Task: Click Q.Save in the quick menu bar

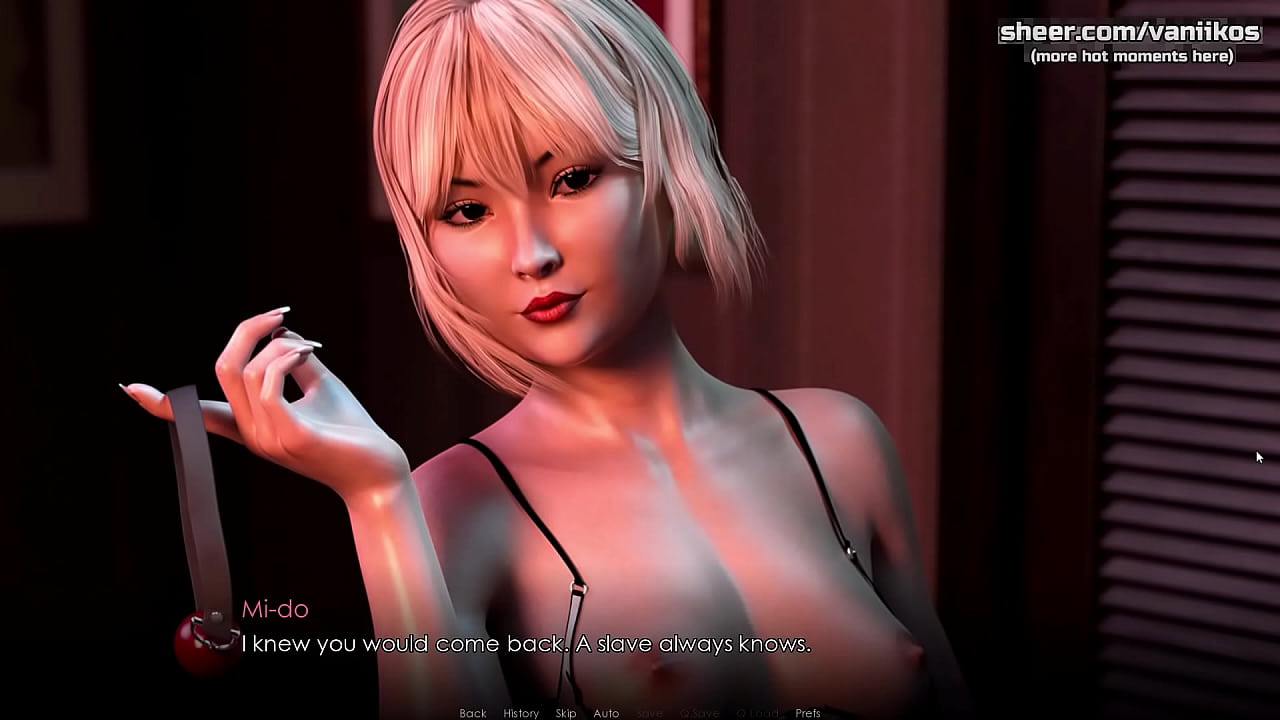Action: coord(702,713)
